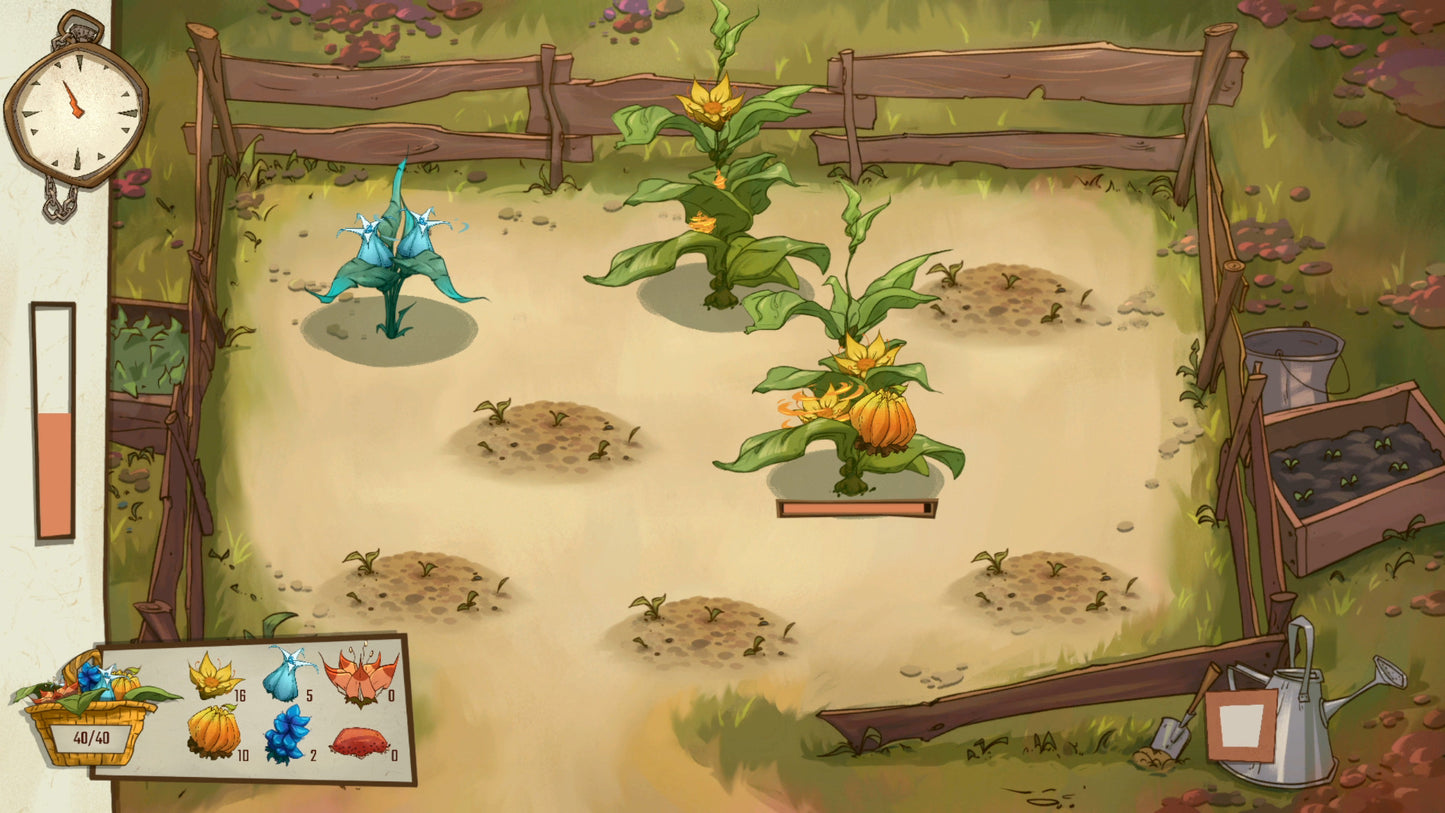Choose the orange spiky flower with count 0

click(359, 675)
